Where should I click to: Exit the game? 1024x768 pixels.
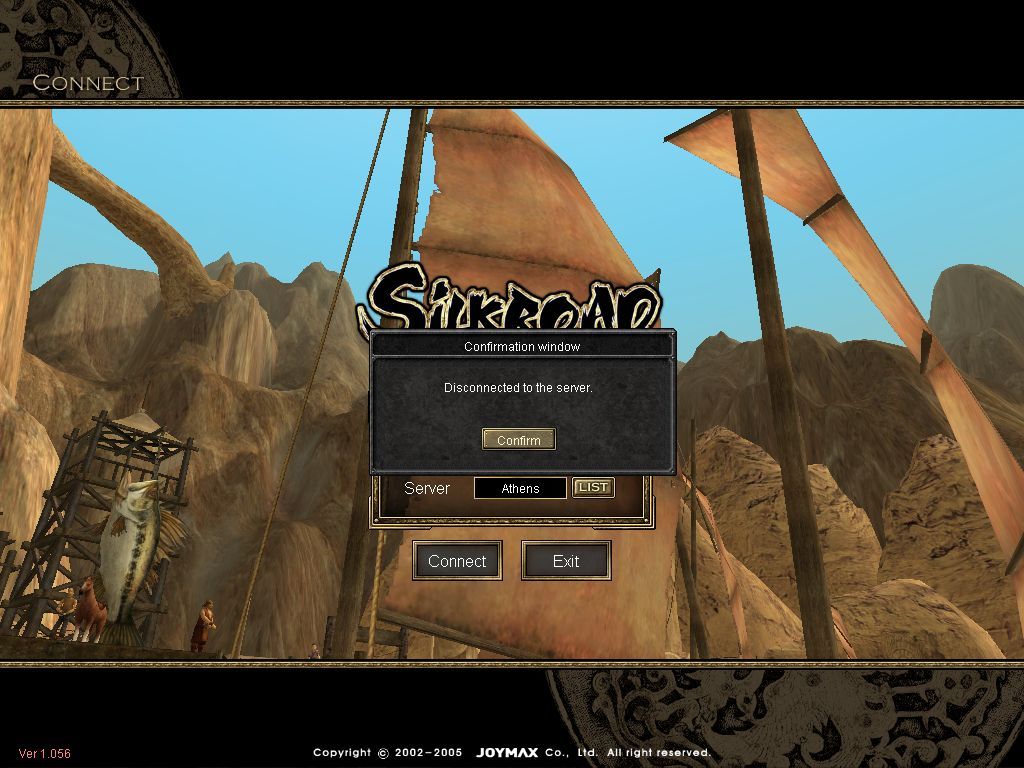(566, 561)
